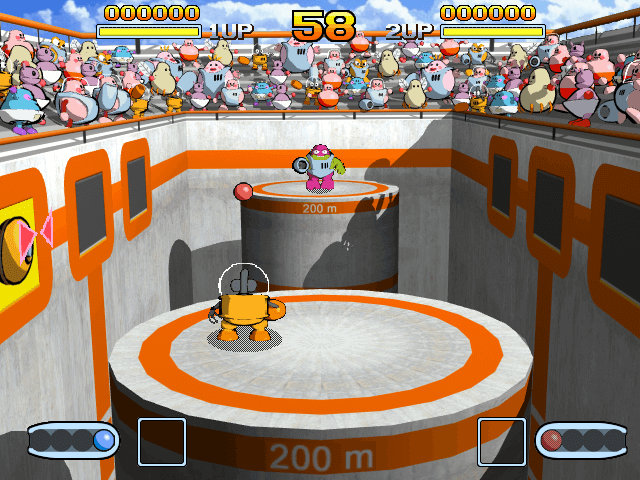Click the empty item box beside blue capsule

click(x=161, y=442)
